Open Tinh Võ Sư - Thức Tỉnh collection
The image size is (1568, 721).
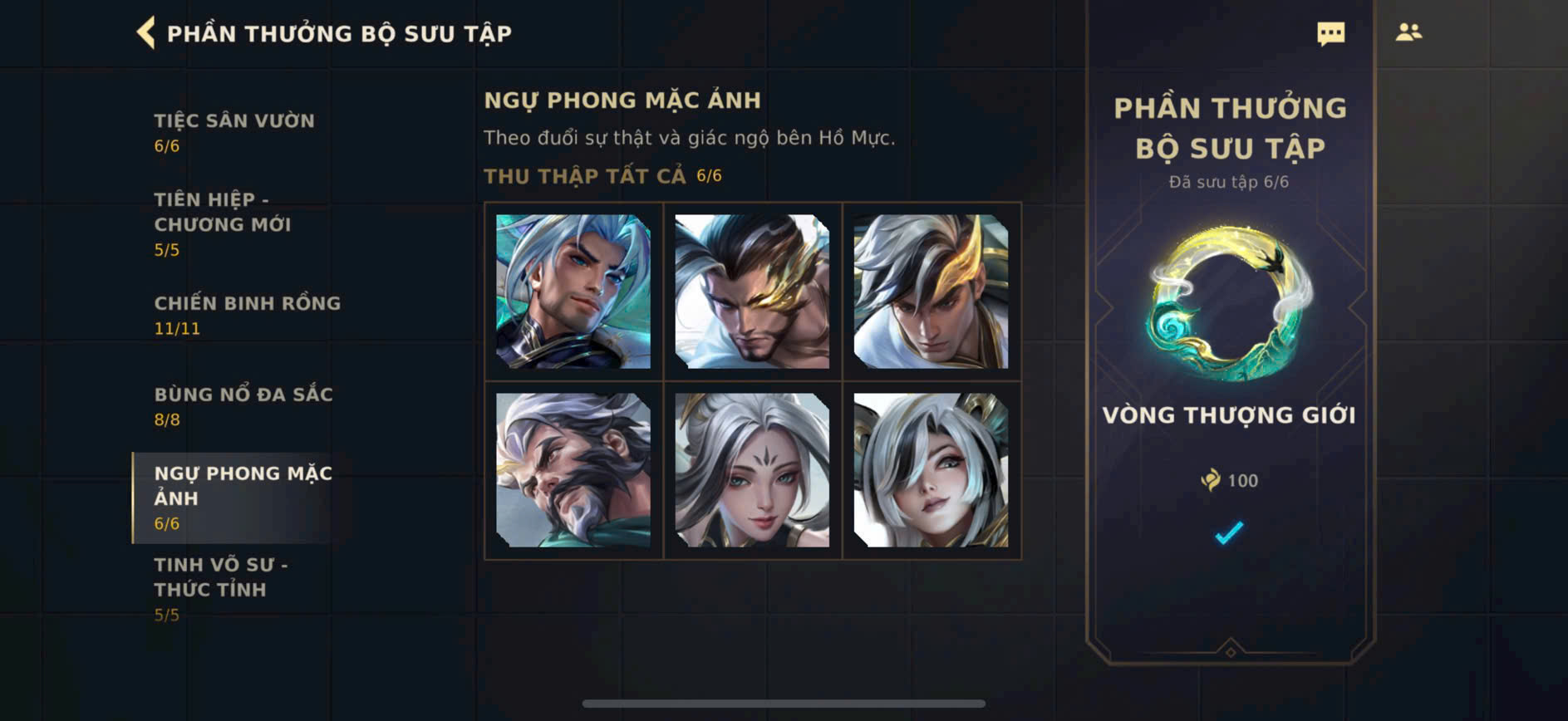221,588
